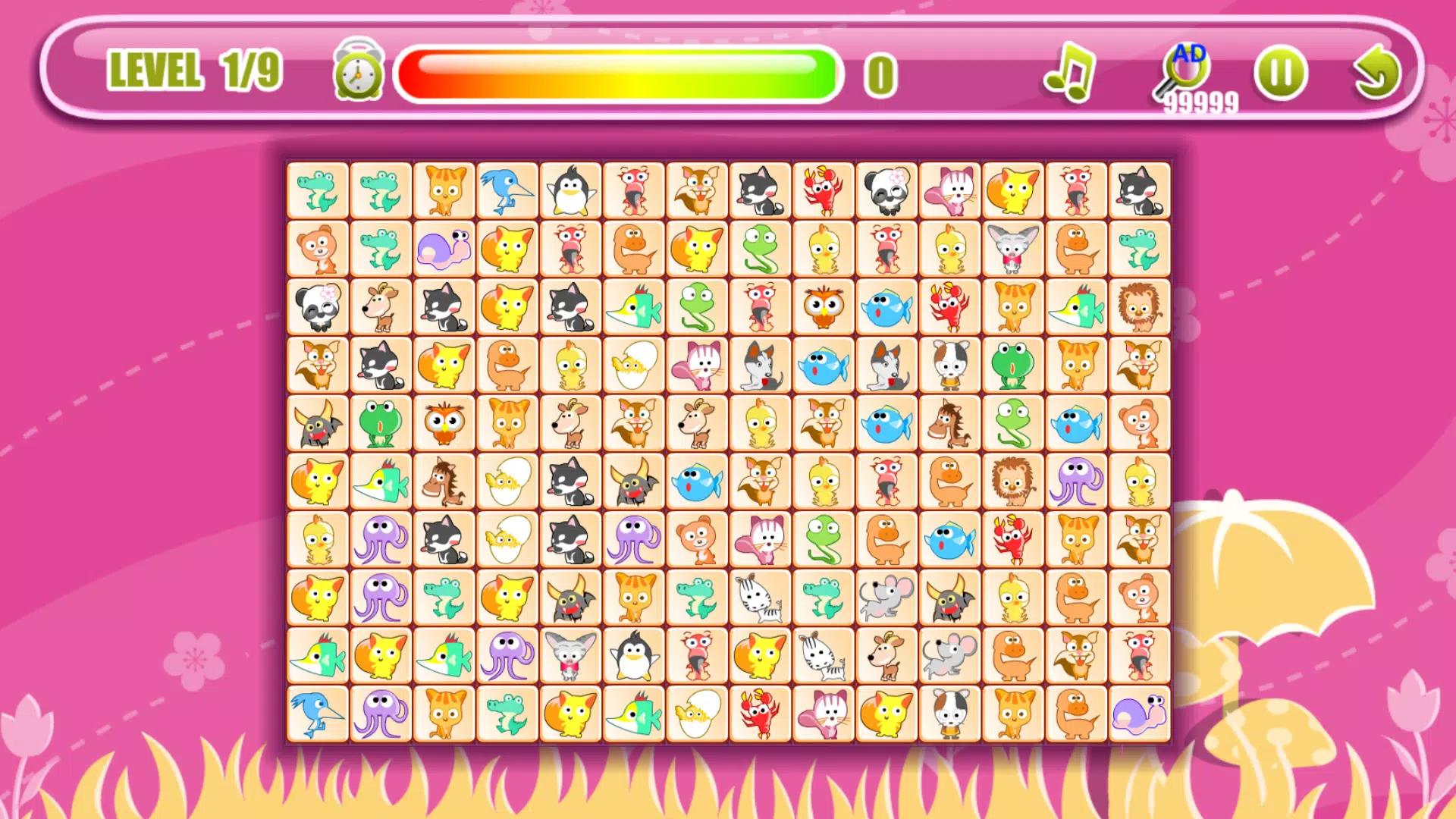The height and width of the screenshot is (819, 1456).
Task: Click the LEVEL 1/9 label
Action: (193, 73)
